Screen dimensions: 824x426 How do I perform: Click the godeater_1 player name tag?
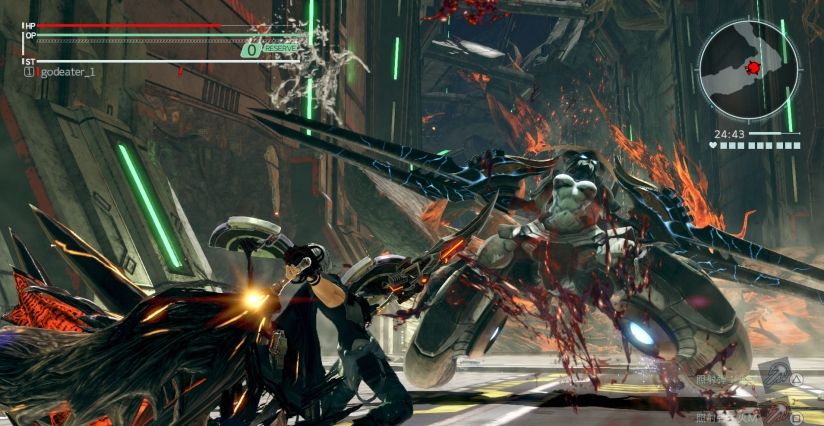[71, 73]
